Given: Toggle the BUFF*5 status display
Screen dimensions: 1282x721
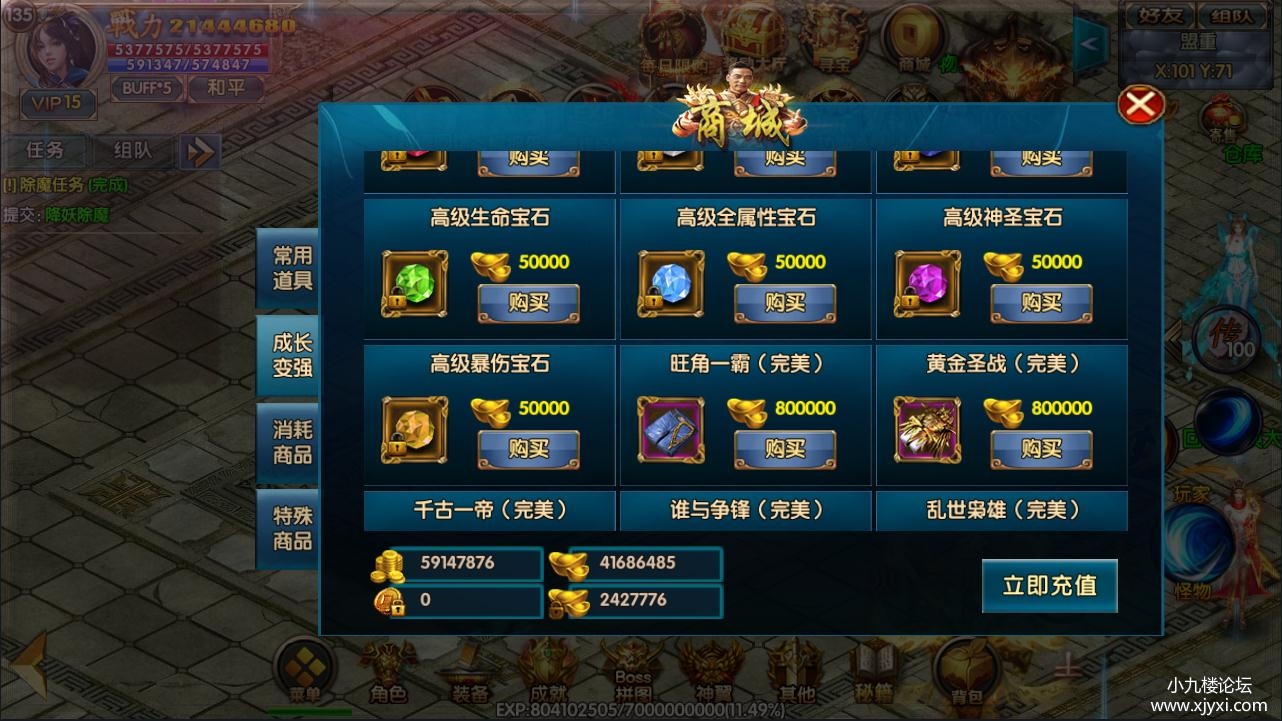Looking at the screenshot, I should (148, 88).
